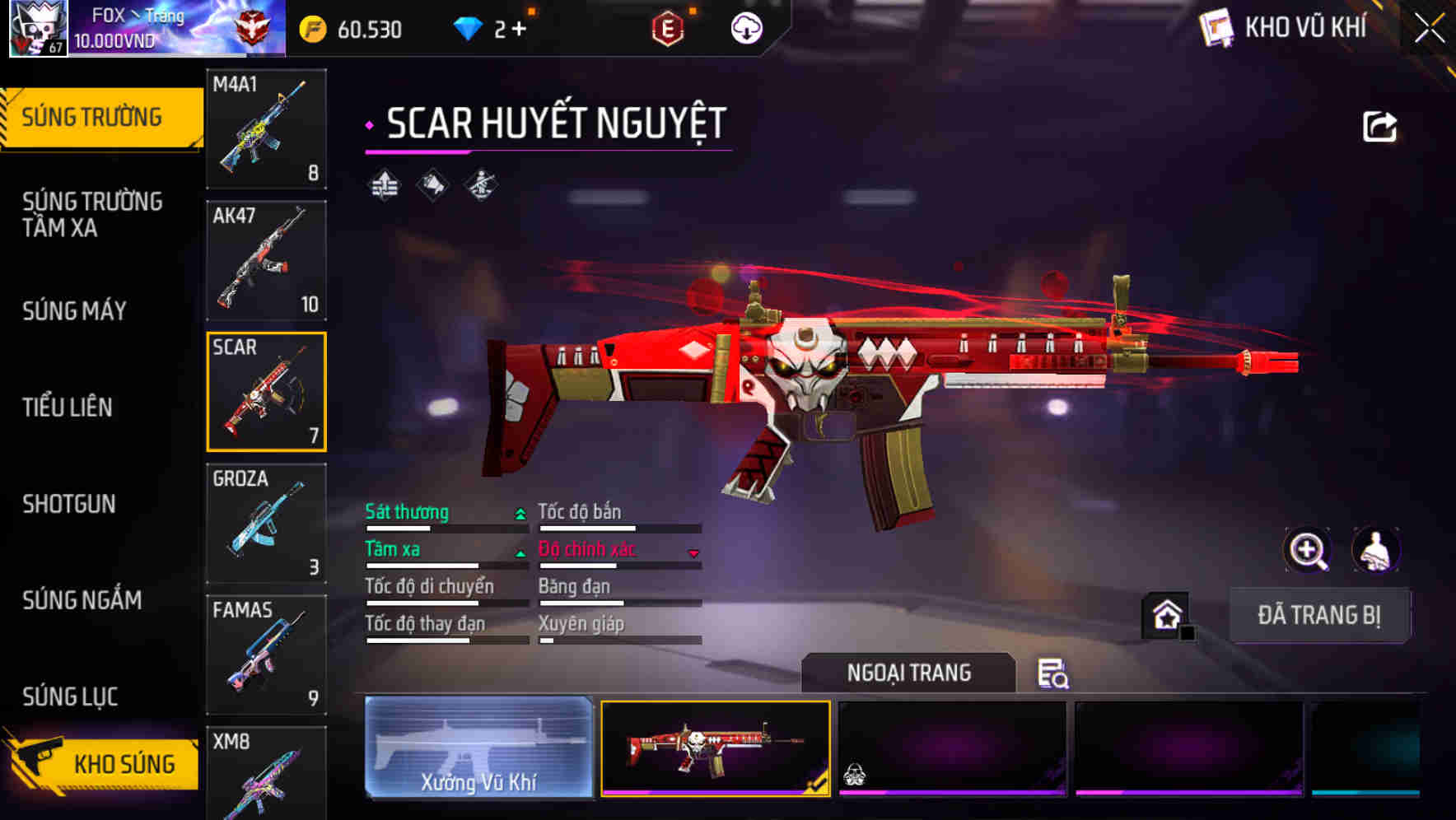Screen dimensions: 1456x820
Task: Click the cloud download icon in the top bar
Action: (x=746, y=27)
